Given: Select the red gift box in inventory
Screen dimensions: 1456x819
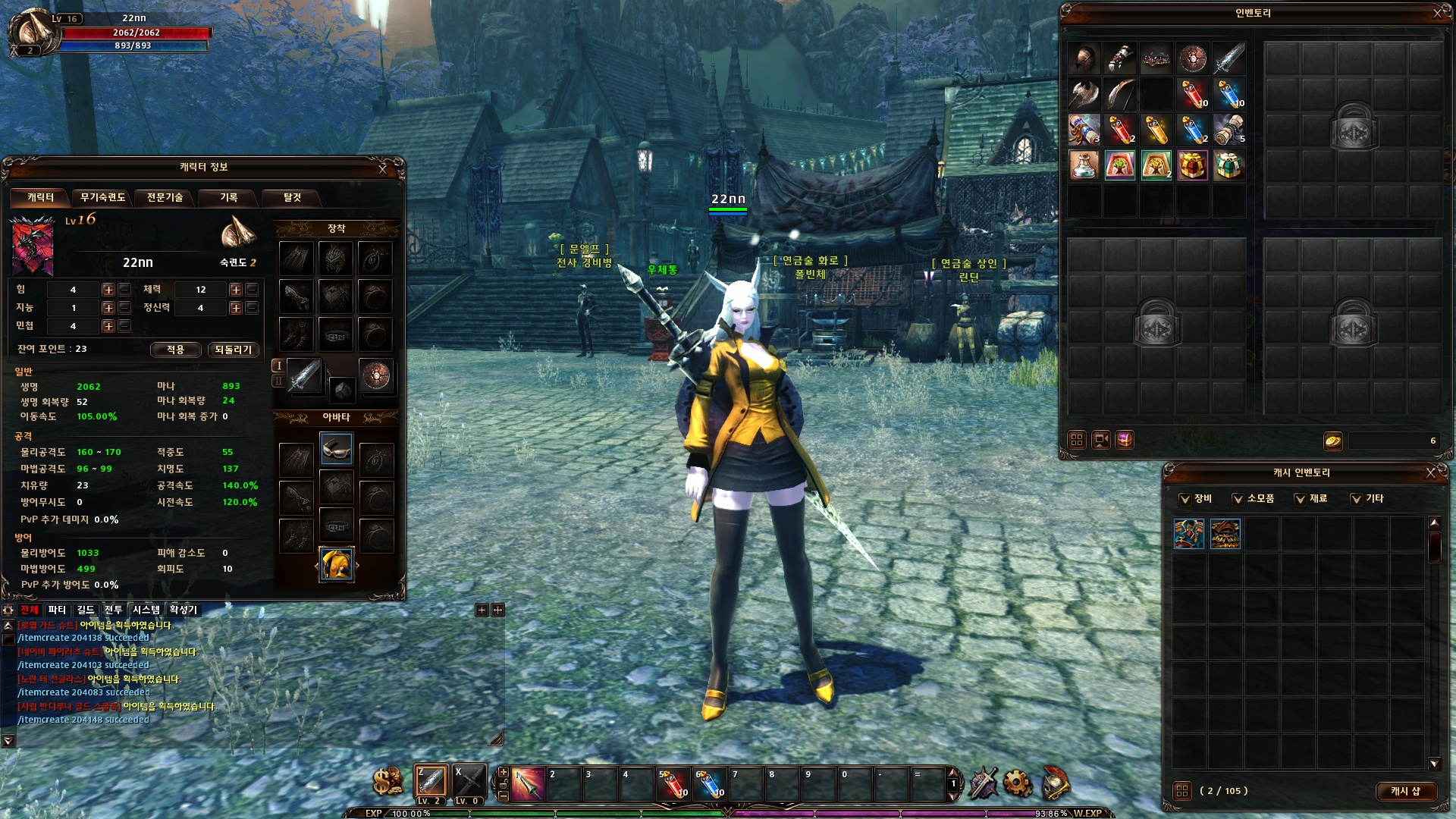Looking at the screenshot, I should tap(1192, 165).
